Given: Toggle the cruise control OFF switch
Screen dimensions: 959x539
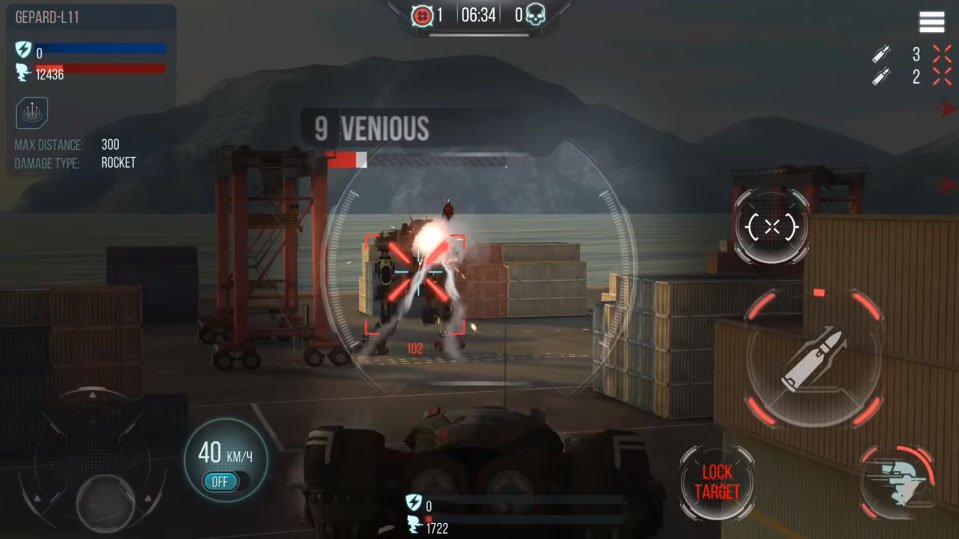Looking at the screenshot, I should coord(220,481).
